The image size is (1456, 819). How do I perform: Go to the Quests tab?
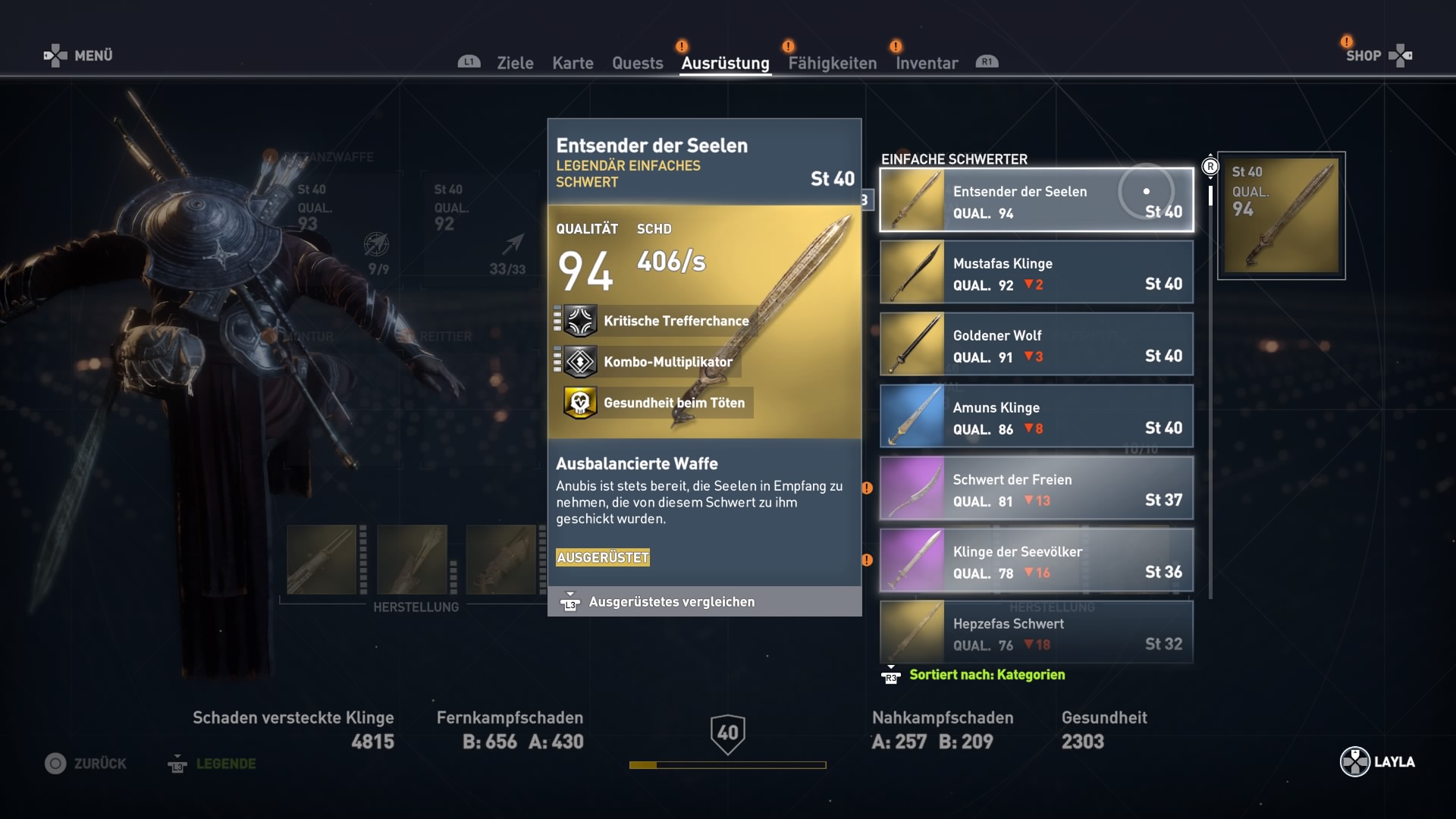(637, 64)
